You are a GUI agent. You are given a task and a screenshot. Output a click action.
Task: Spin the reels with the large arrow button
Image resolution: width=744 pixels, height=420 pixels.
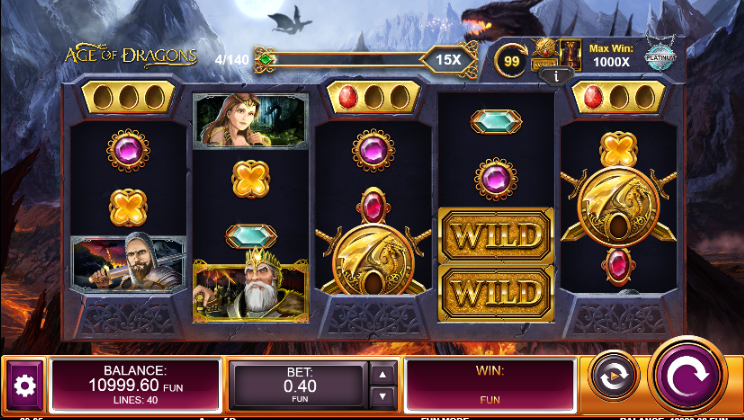686,376
